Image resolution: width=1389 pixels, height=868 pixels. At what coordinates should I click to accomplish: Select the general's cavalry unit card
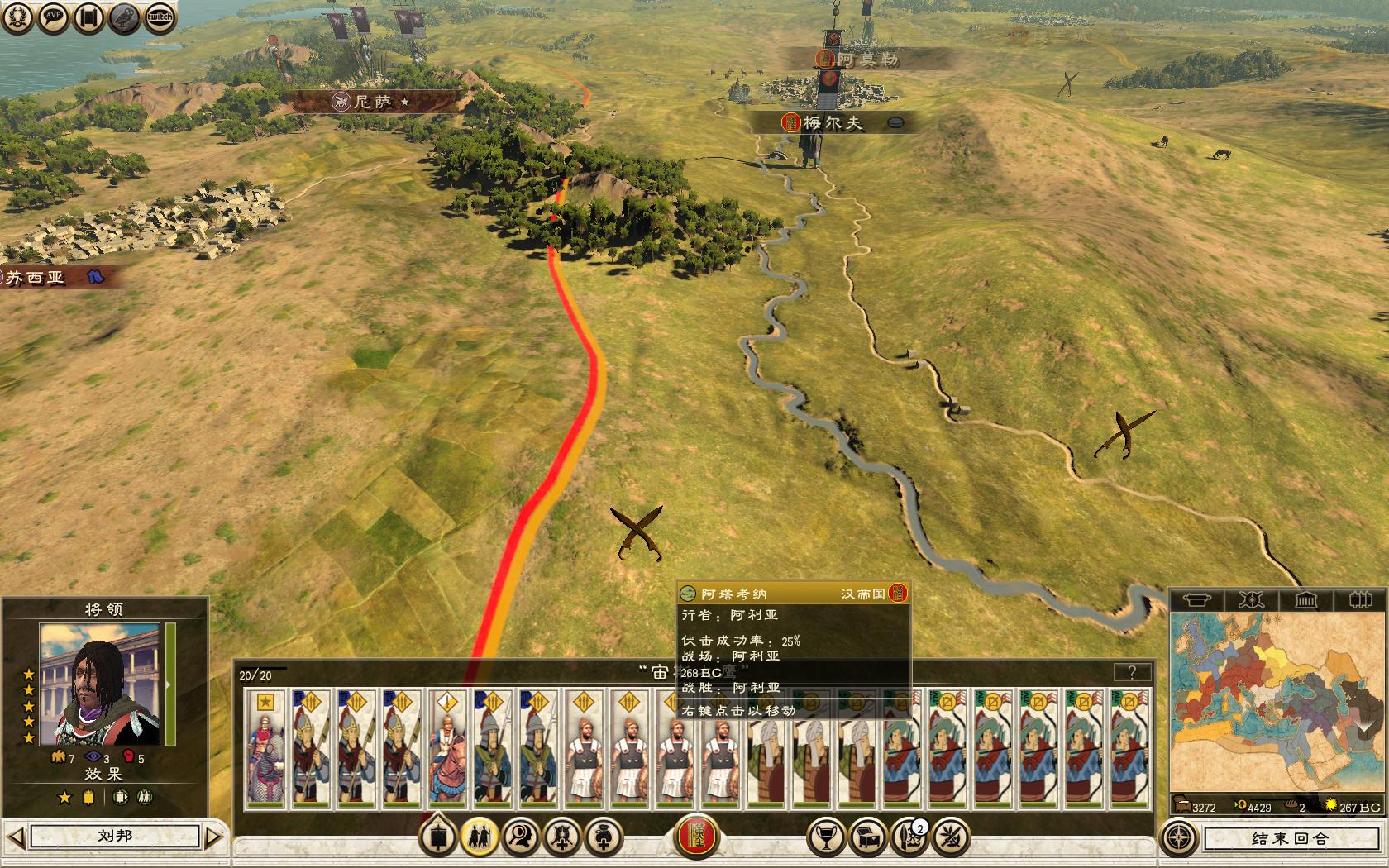[x=265, y=748]
